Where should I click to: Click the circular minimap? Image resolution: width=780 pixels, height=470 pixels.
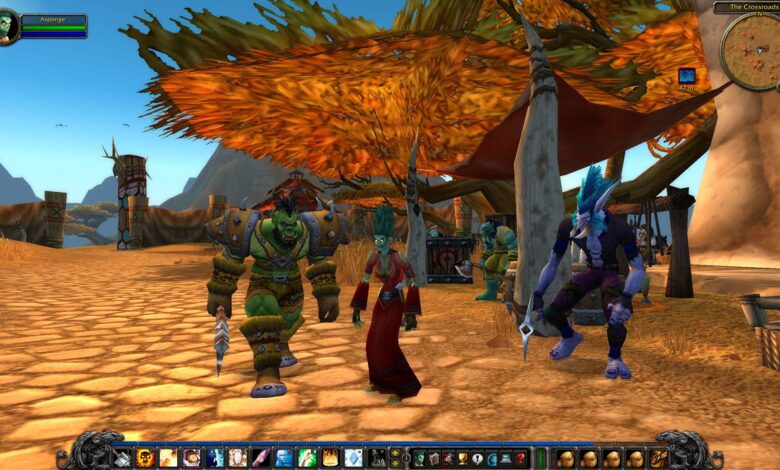pyautogui.click(x=750, y=50)
